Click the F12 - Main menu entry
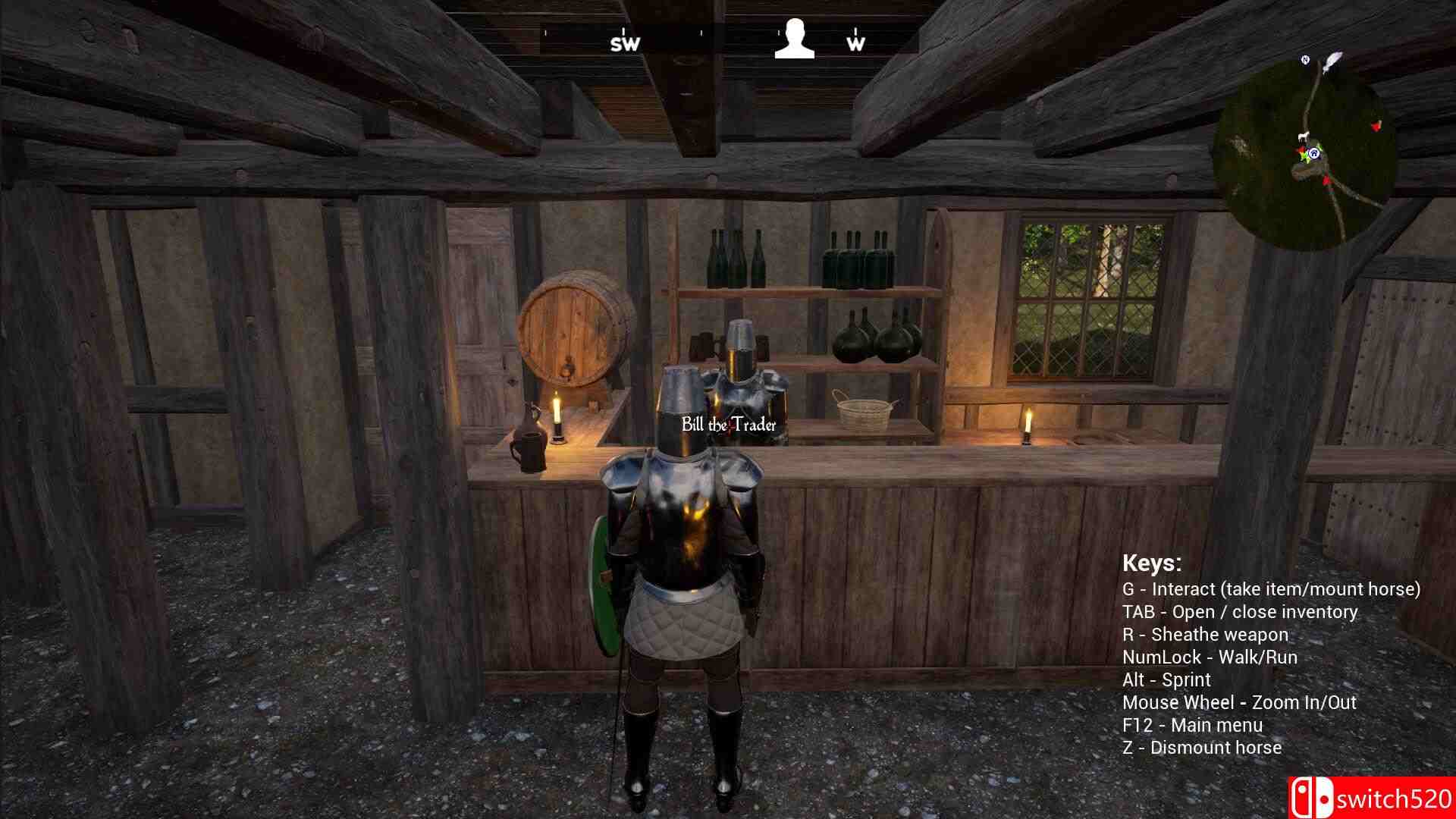This screenshot has width=1456, height=819. pos(1194,724)
